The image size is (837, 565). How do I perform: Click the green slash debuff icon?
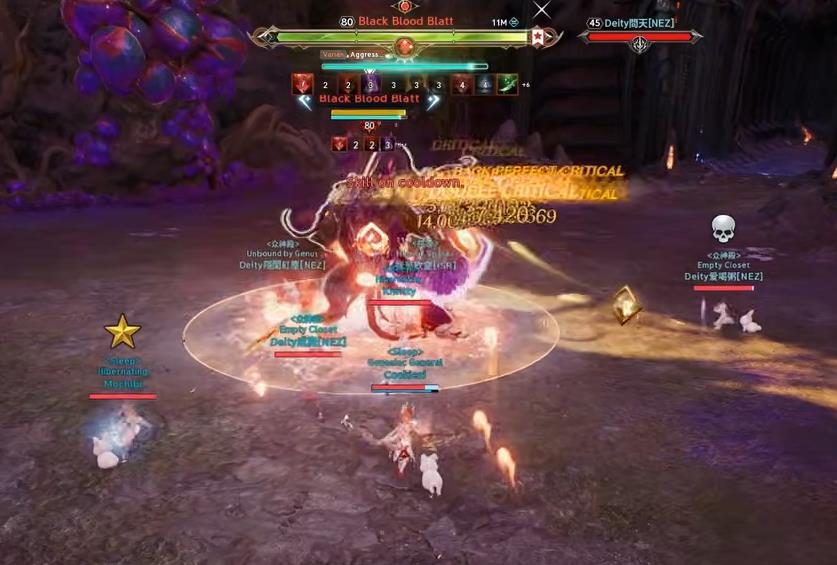click(x=508, y=85)
